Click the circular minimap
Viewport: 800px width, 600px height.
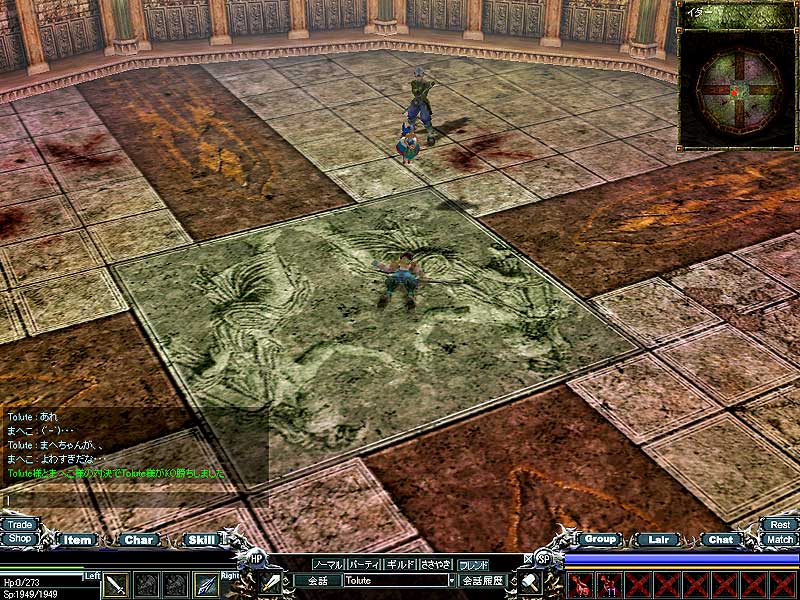pyautogui.click(x=737, y=89)
